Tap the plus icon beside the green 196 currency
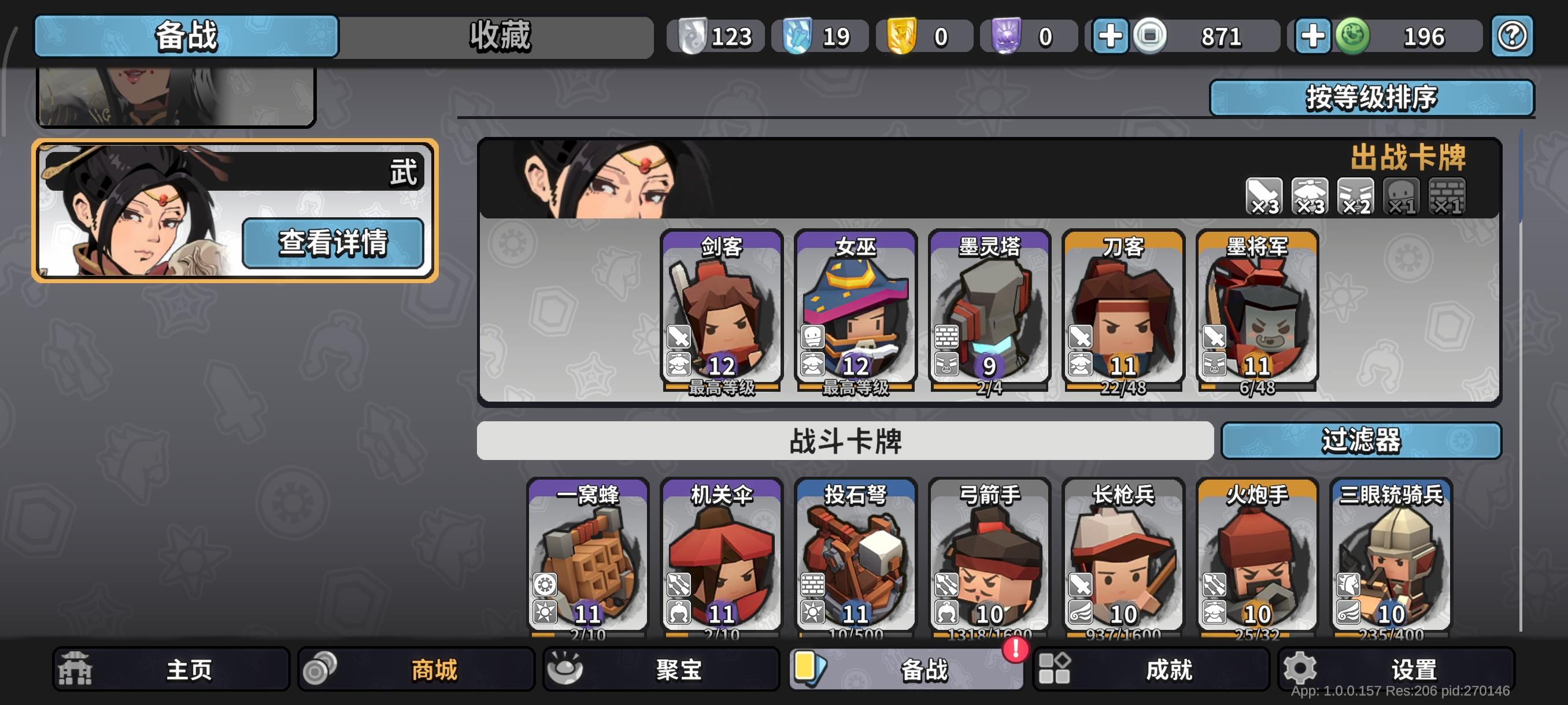Screen dimensions: 1568x705 [x=1314, y=35]
